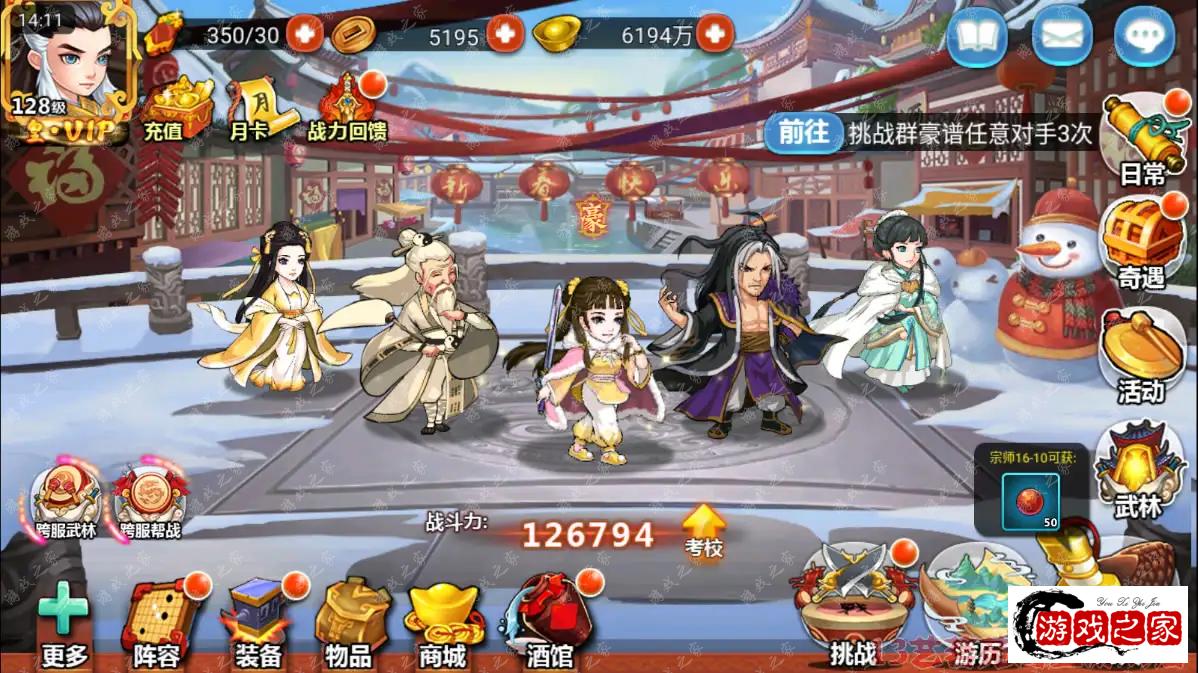Open the 活动 events menu
This screenshot has width=1198, height=673.
point(1142,355)
